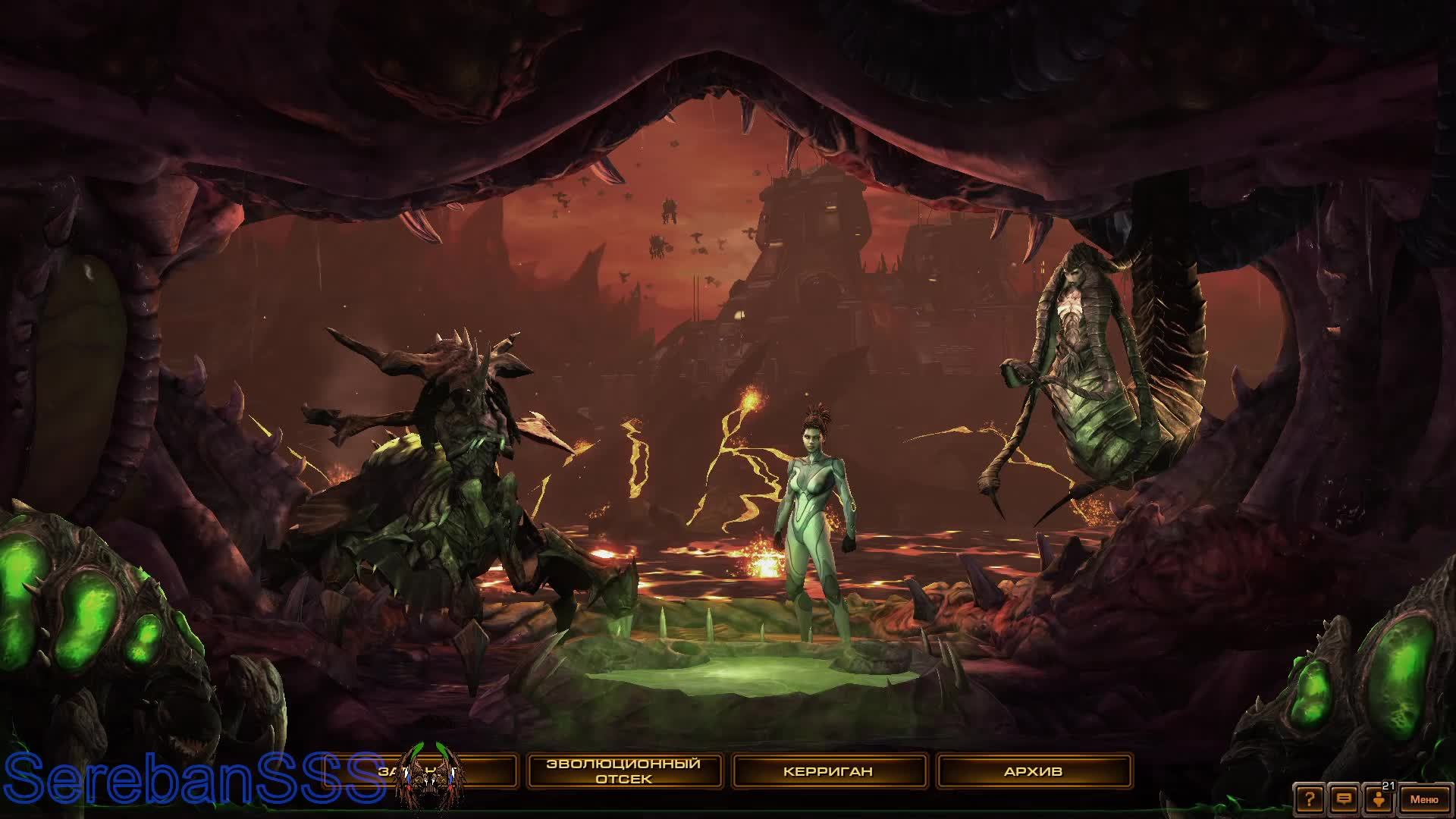
Task: Open the friends list via the social icon
Action: tap(1379, 800)
